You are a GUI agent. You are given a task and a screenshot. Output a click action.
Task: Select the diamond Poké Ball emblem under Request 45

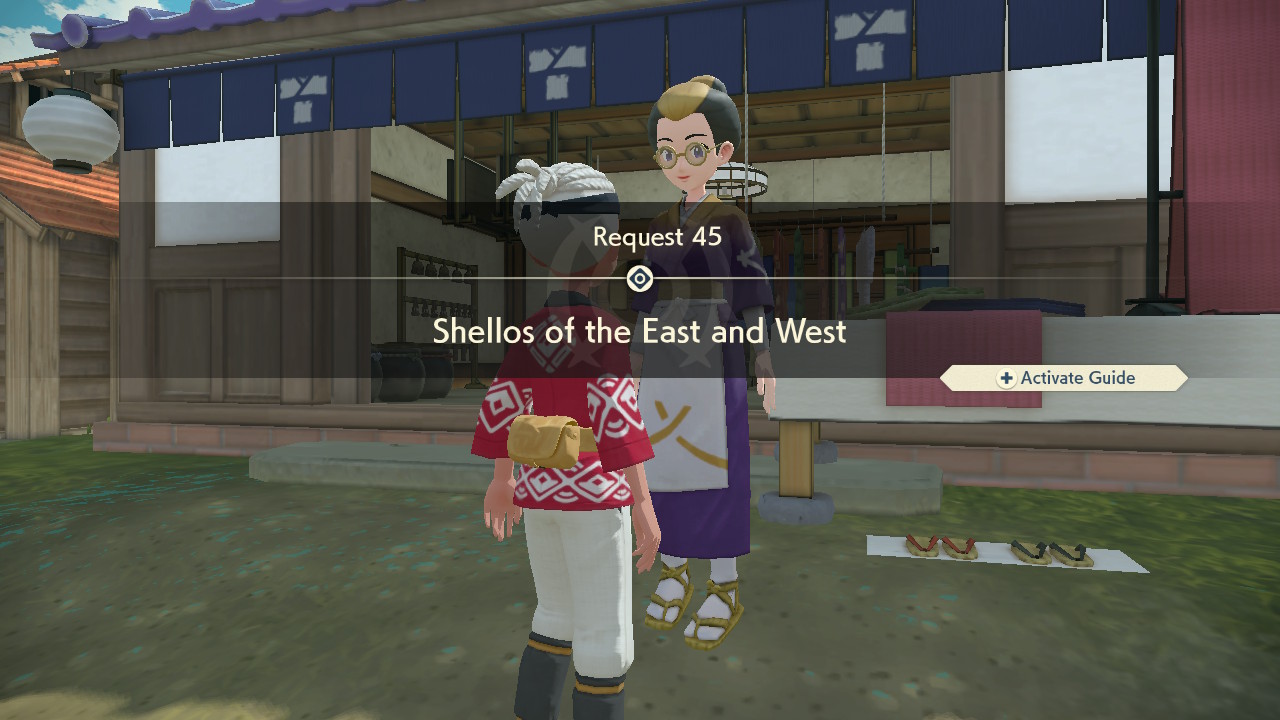click(640, 279)
